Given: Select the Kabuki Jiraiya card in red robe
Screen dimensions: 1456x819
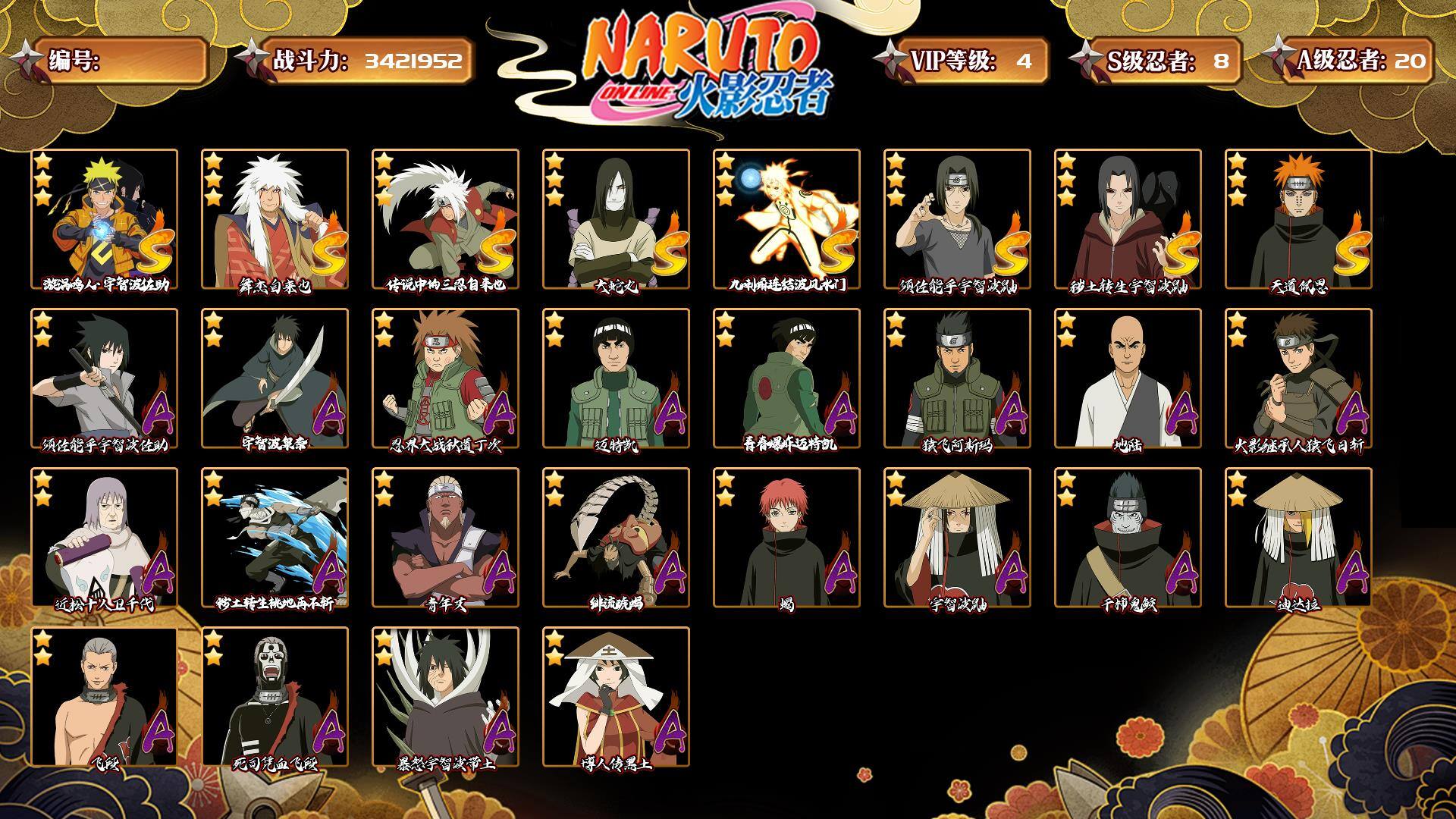Looking at the screenshot, I should pyautogui.click(x=275, y=219).
